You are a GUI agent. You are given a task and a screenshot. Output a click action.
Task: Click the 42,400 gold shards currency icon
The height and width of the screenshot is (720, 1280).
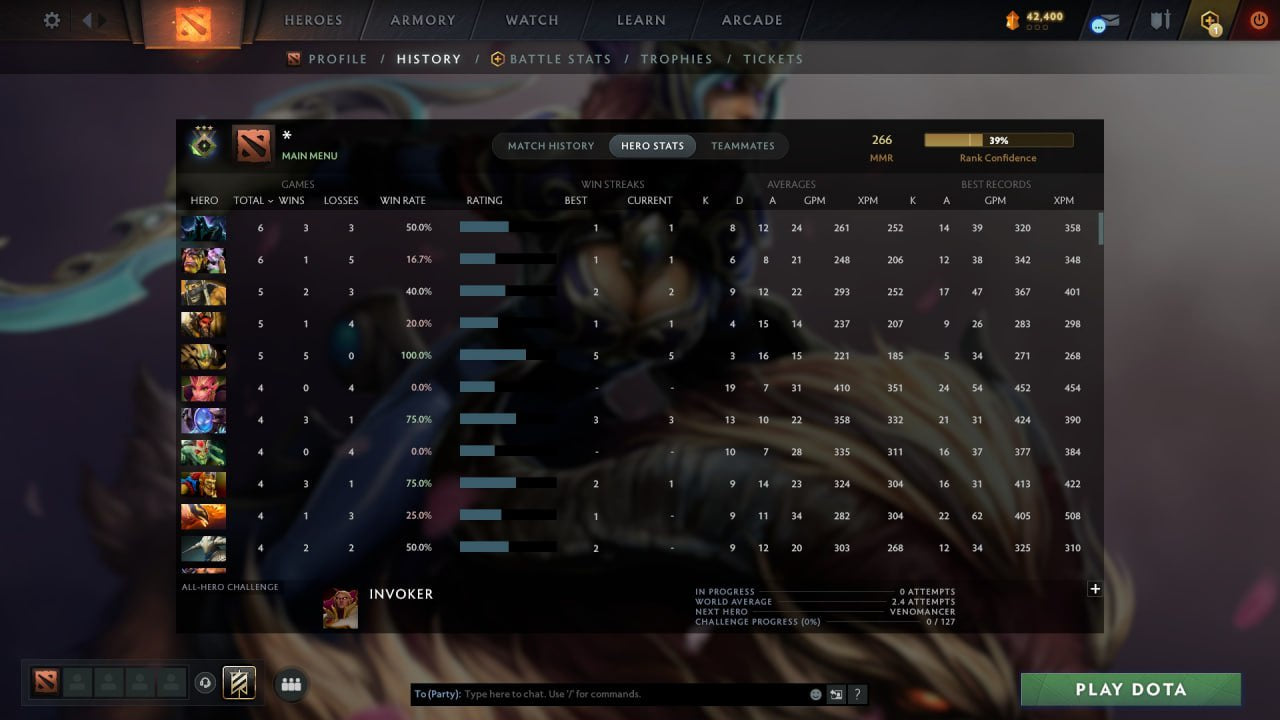[1014, 17]
